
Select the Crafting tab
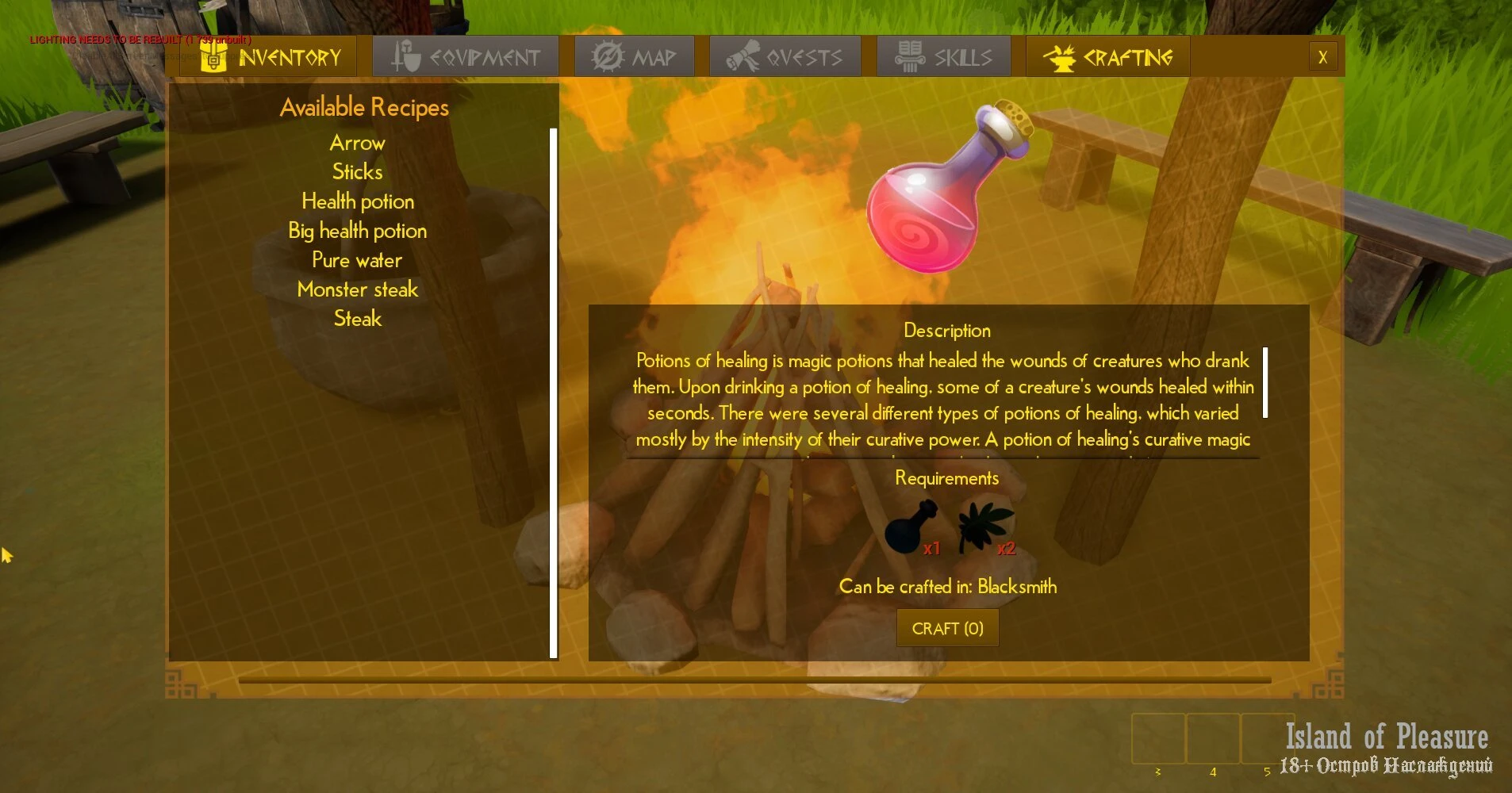(1107, 57)
